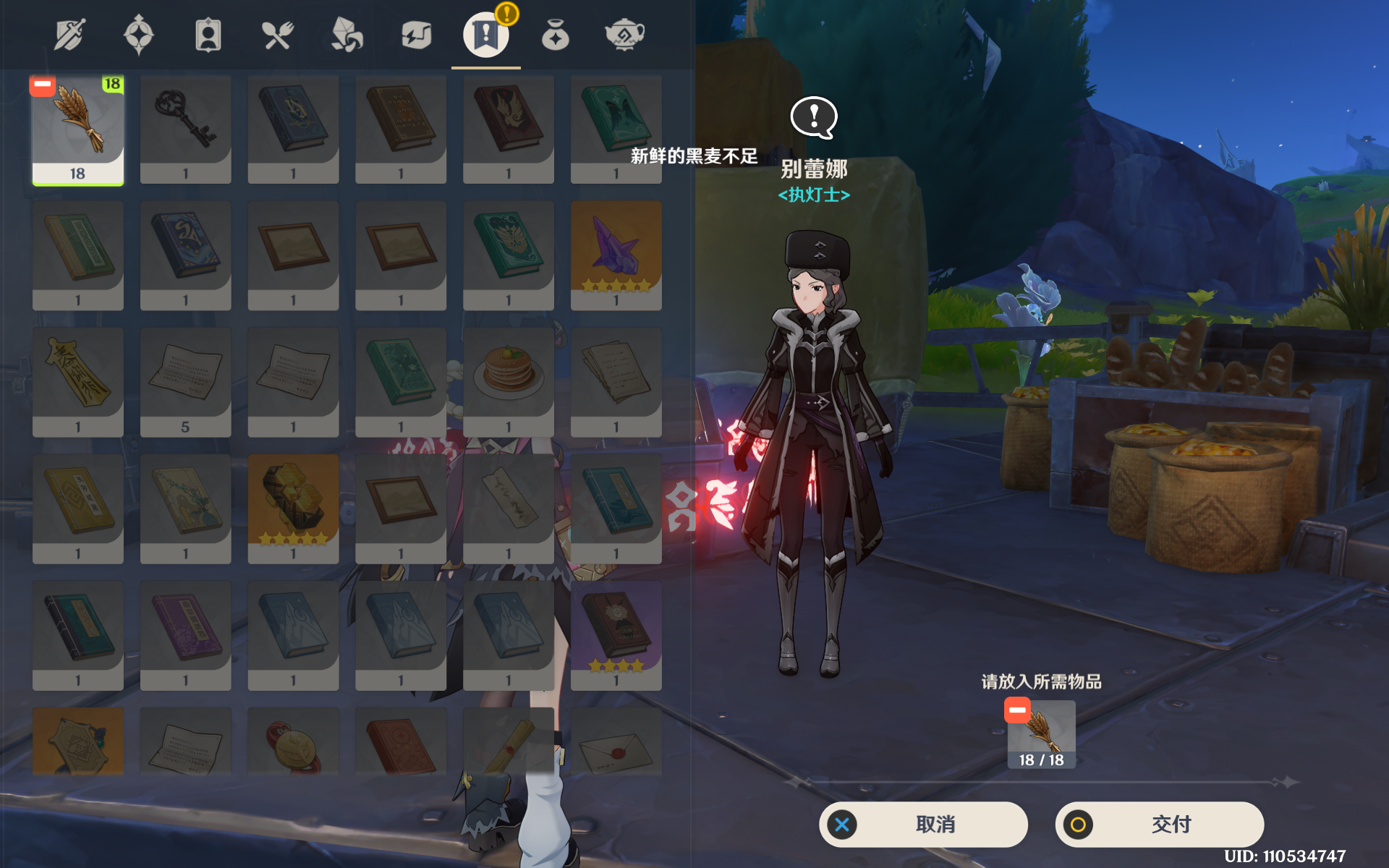
Task: Switch to the weapons tab
Action: click(69, 35)
